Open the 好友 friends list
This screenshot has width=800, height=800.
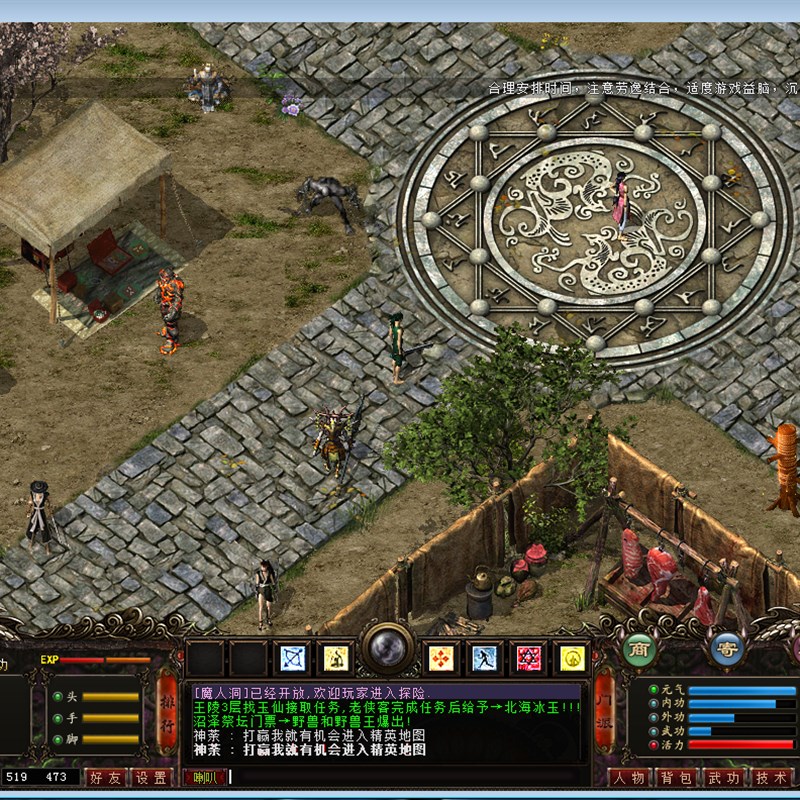(107, 777)
